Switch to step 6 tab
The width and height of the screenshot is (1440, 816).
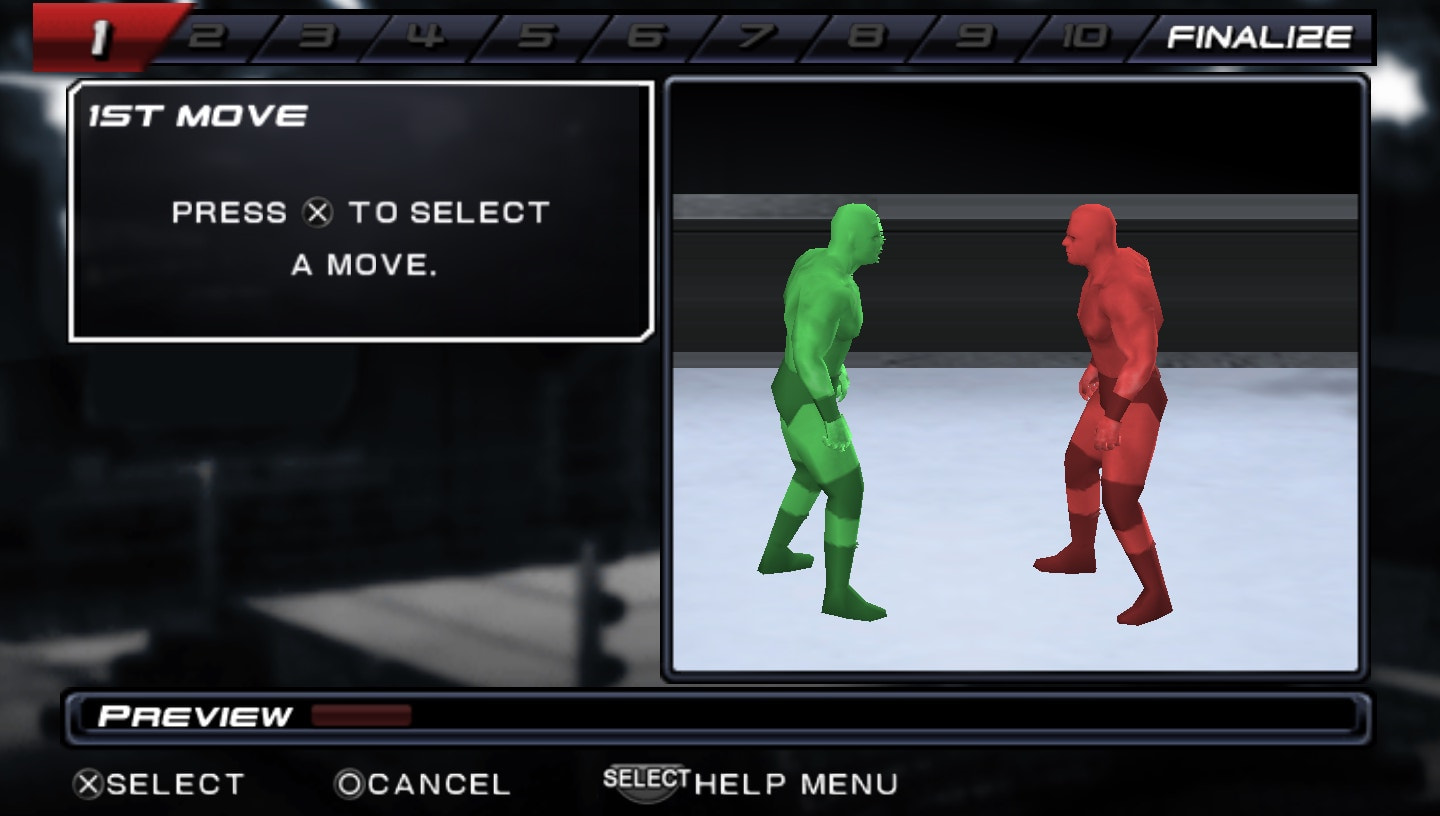[646, 38]
